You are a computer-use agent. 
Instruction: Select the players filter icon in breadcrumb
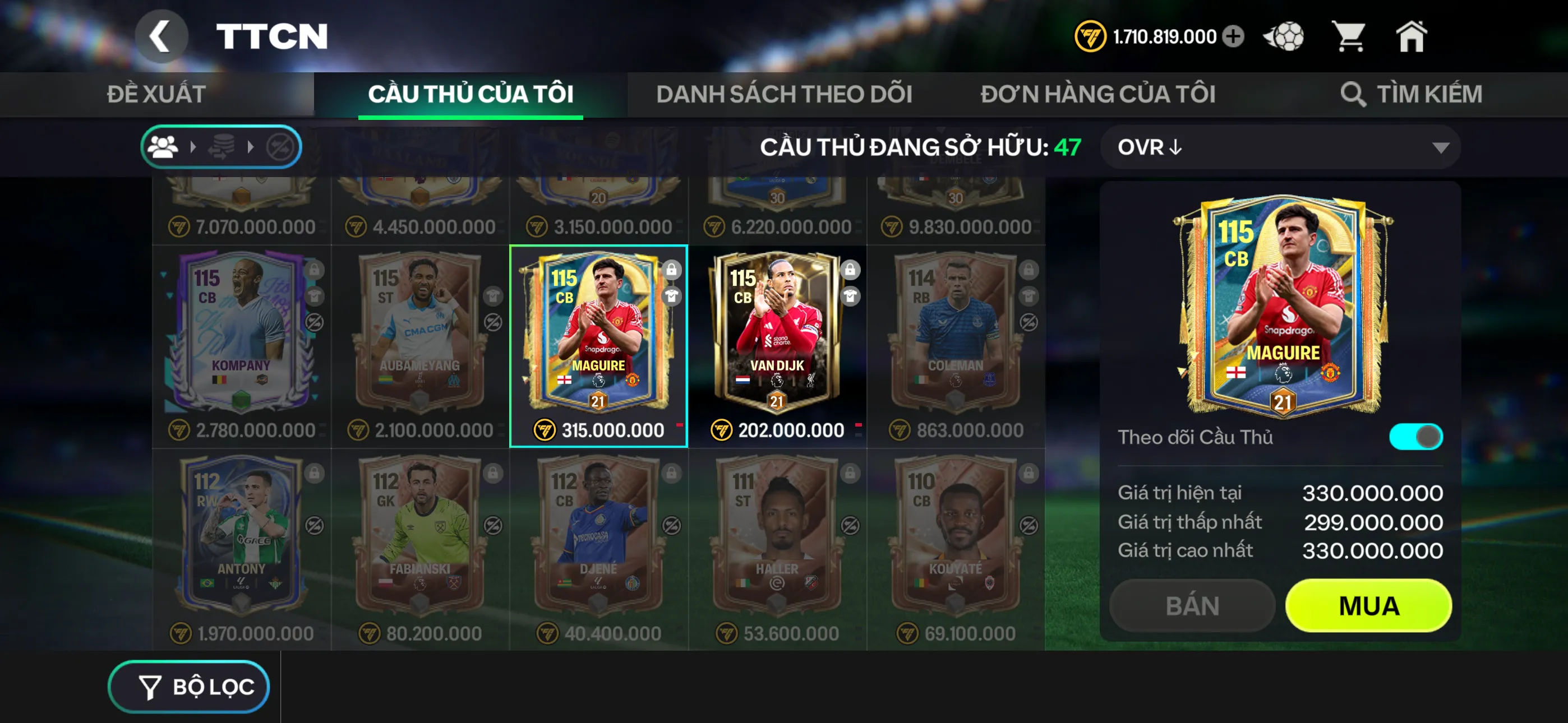[x=164, y=146]
